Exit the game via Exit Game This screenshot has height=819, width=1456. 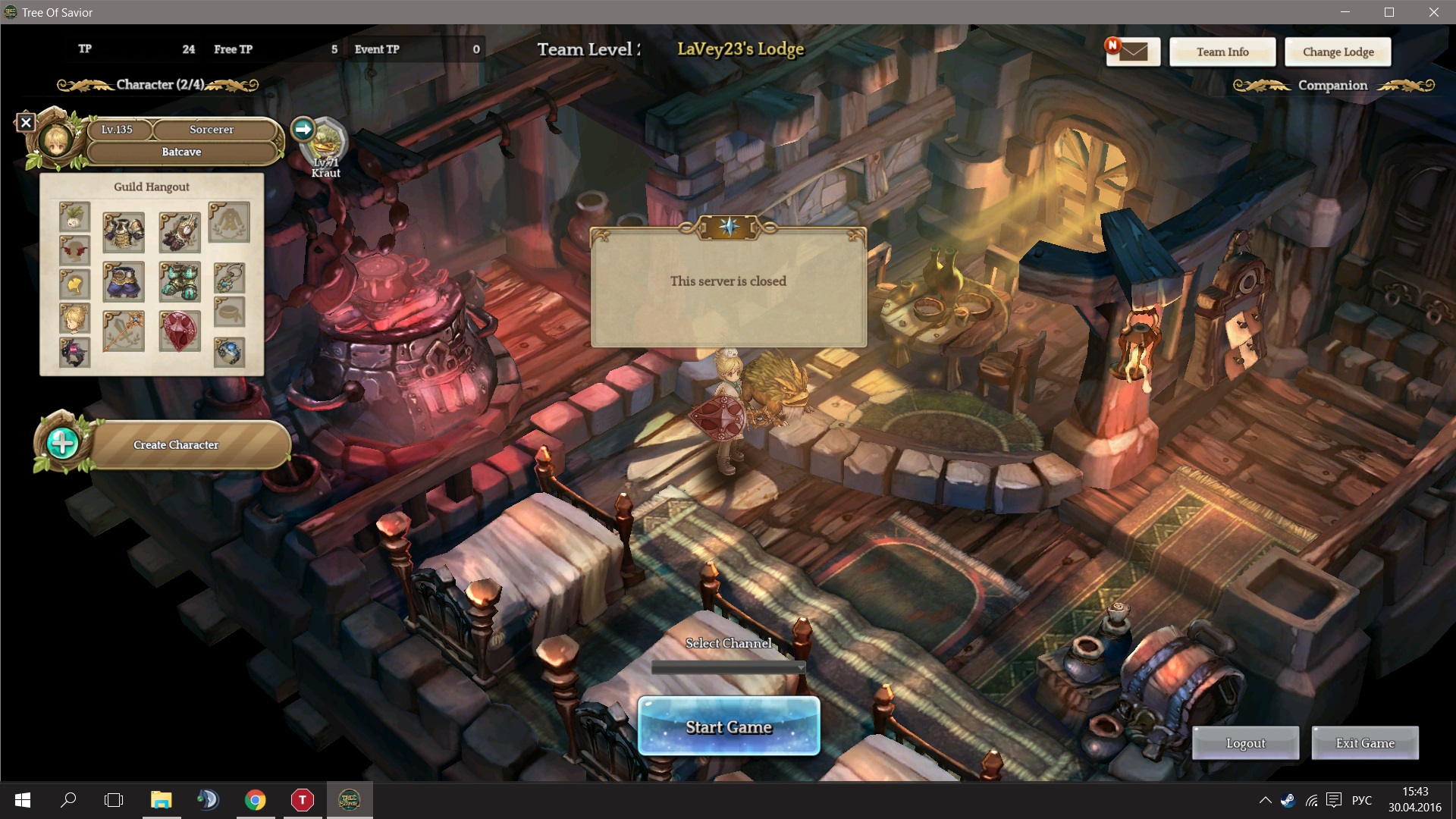[1364, 743]
